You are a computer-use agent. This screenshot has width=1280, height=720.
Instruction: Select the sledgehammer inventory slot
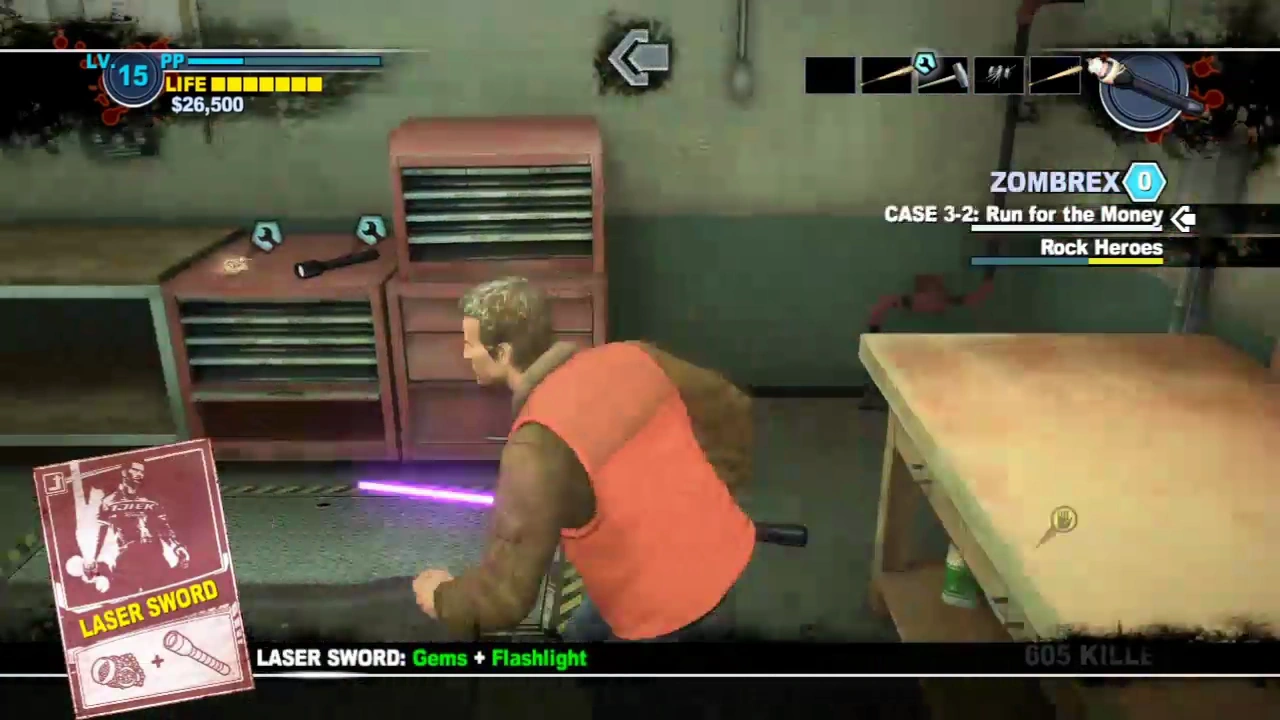click(x=942, y=78)
